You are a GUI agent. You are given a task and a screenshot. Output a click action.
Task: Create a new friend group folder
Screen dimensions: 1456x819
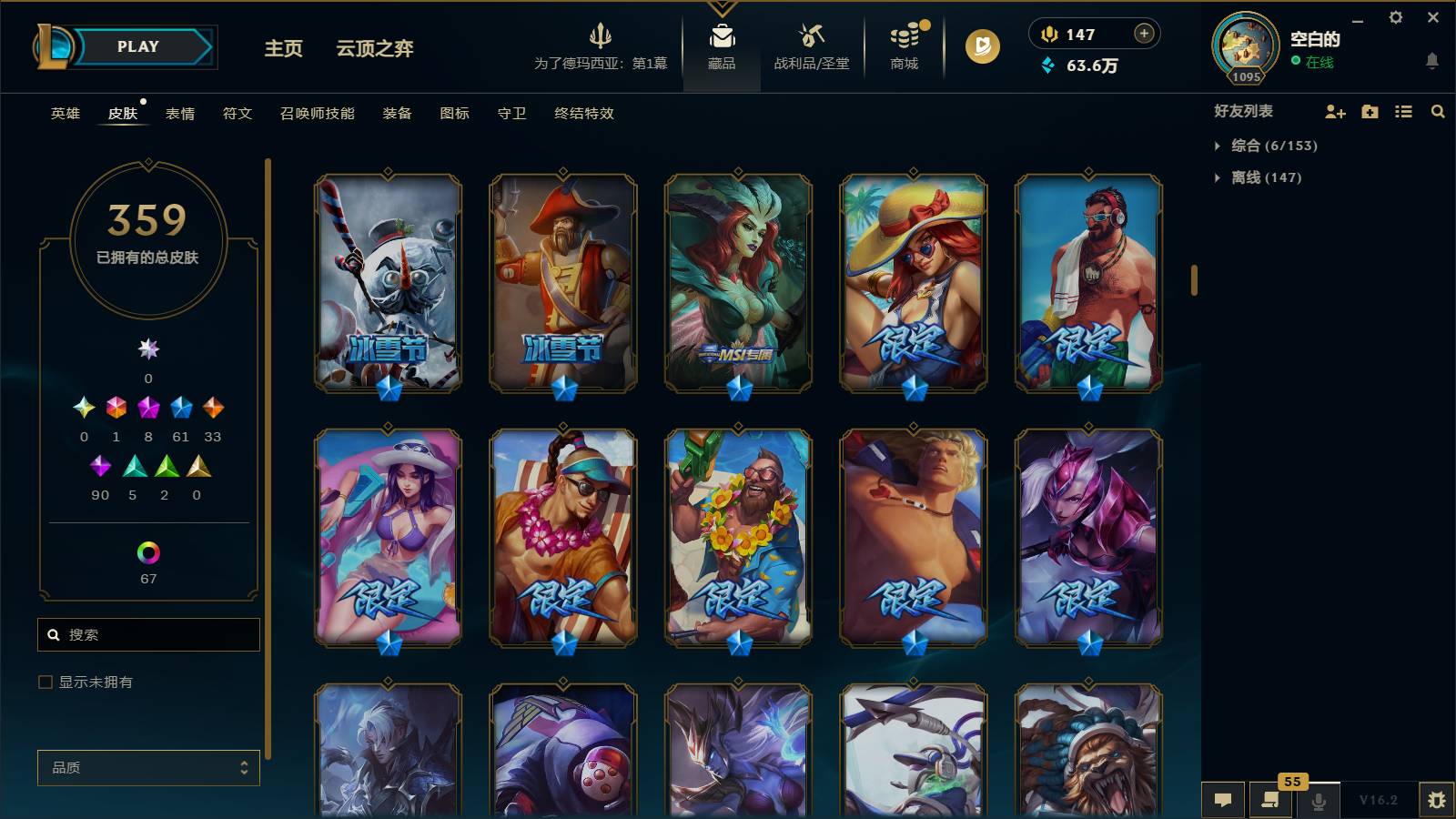1369,112
